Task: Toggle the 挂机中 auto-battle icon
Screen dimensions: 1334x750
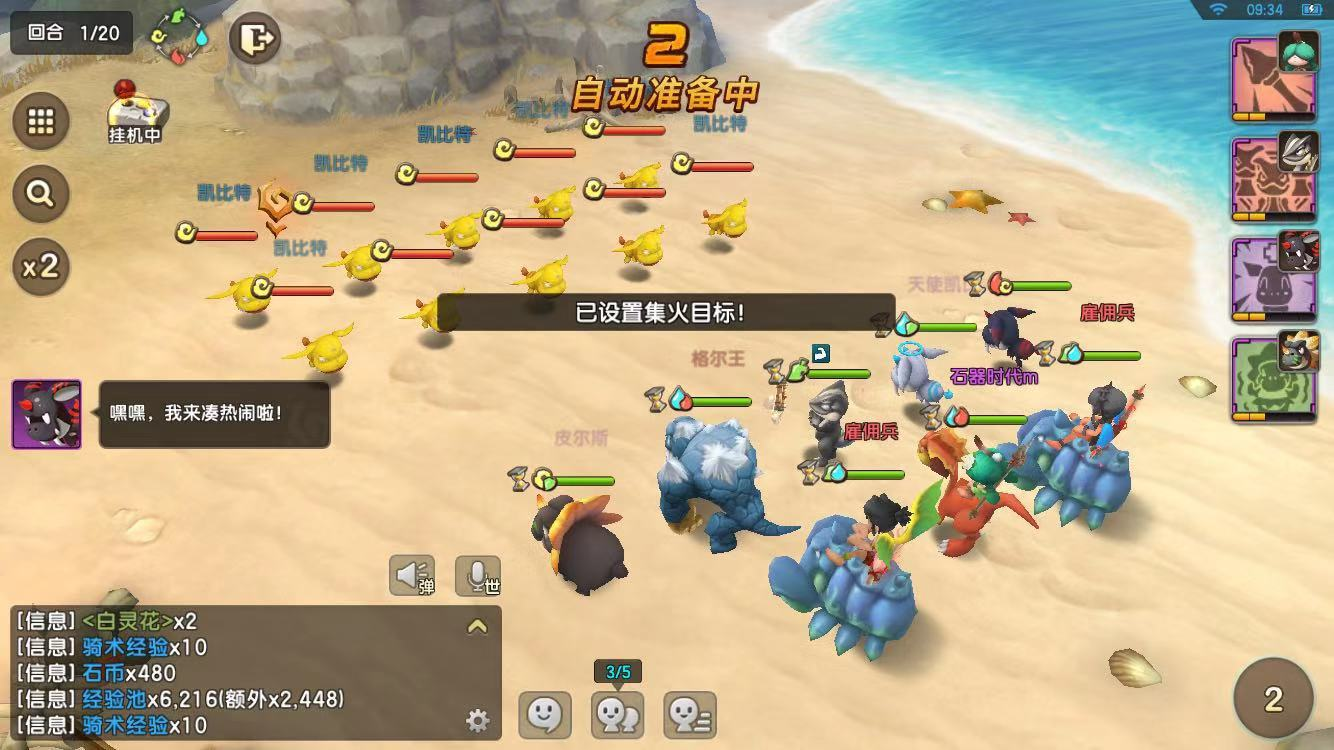Action: pos(136,112)
